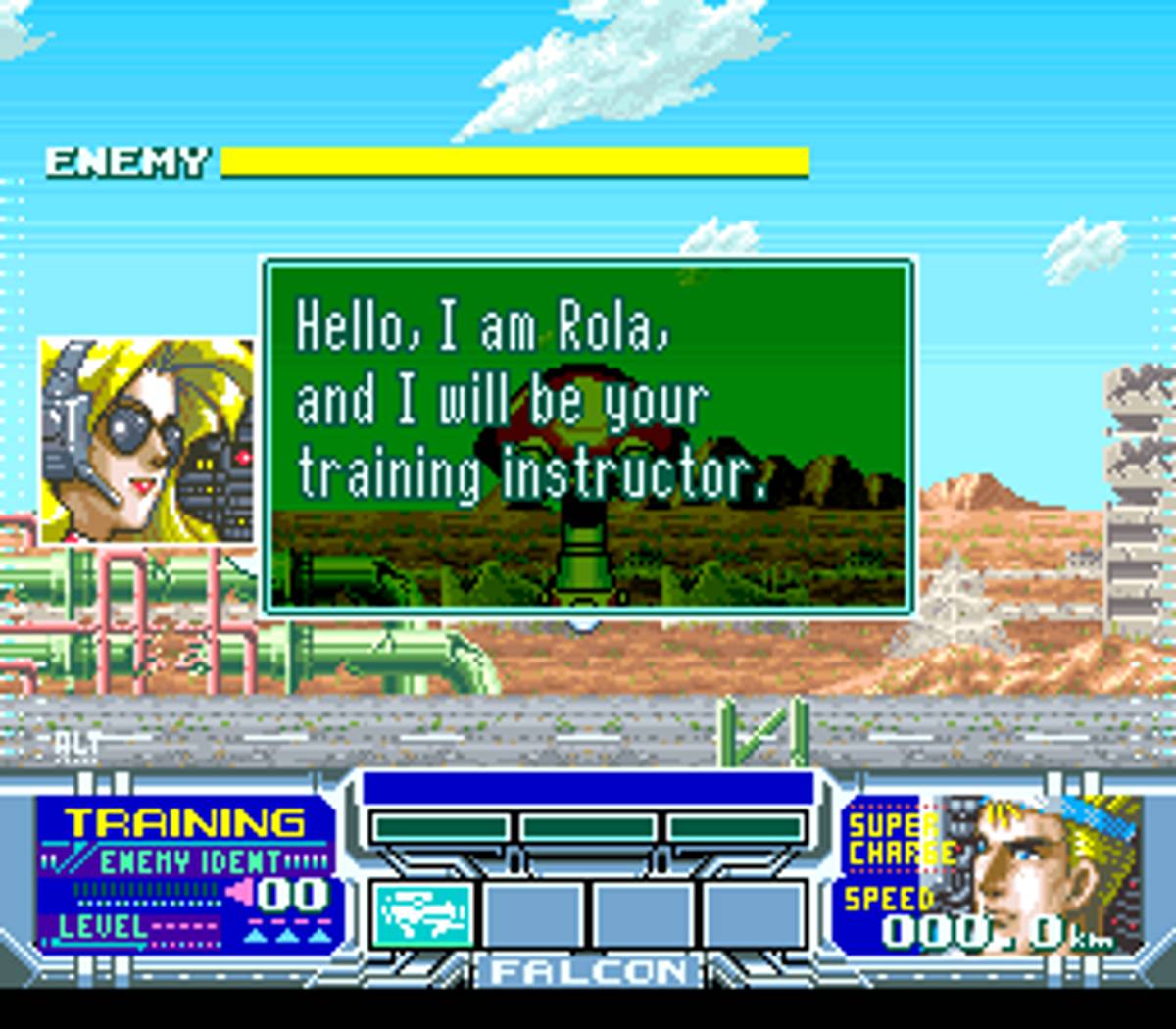Select the cyan gun weapon slot
Image resolution: width=1176 pixels, height=1029 pixels.
coord(422,913)
